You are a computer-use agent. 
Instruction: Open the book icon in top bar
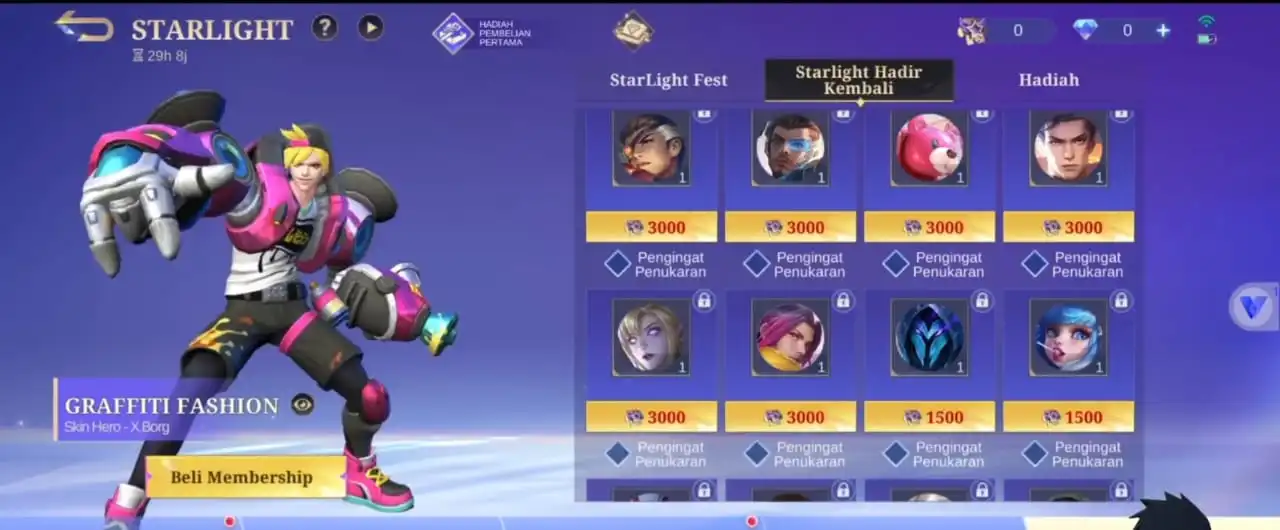(633, 30)
